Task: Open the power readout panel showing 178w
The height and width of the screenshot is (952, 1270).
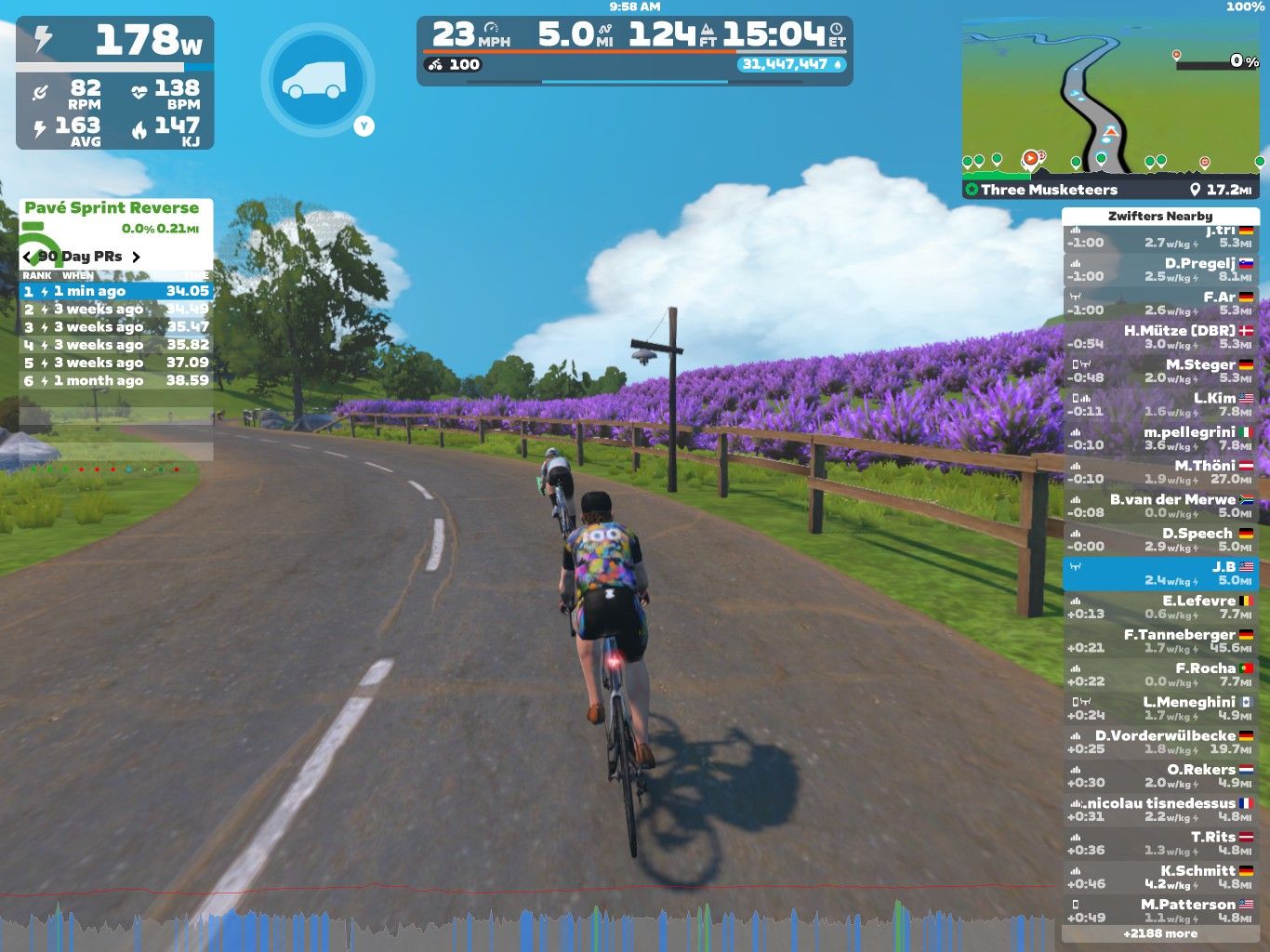Action: tap(115, 42)
